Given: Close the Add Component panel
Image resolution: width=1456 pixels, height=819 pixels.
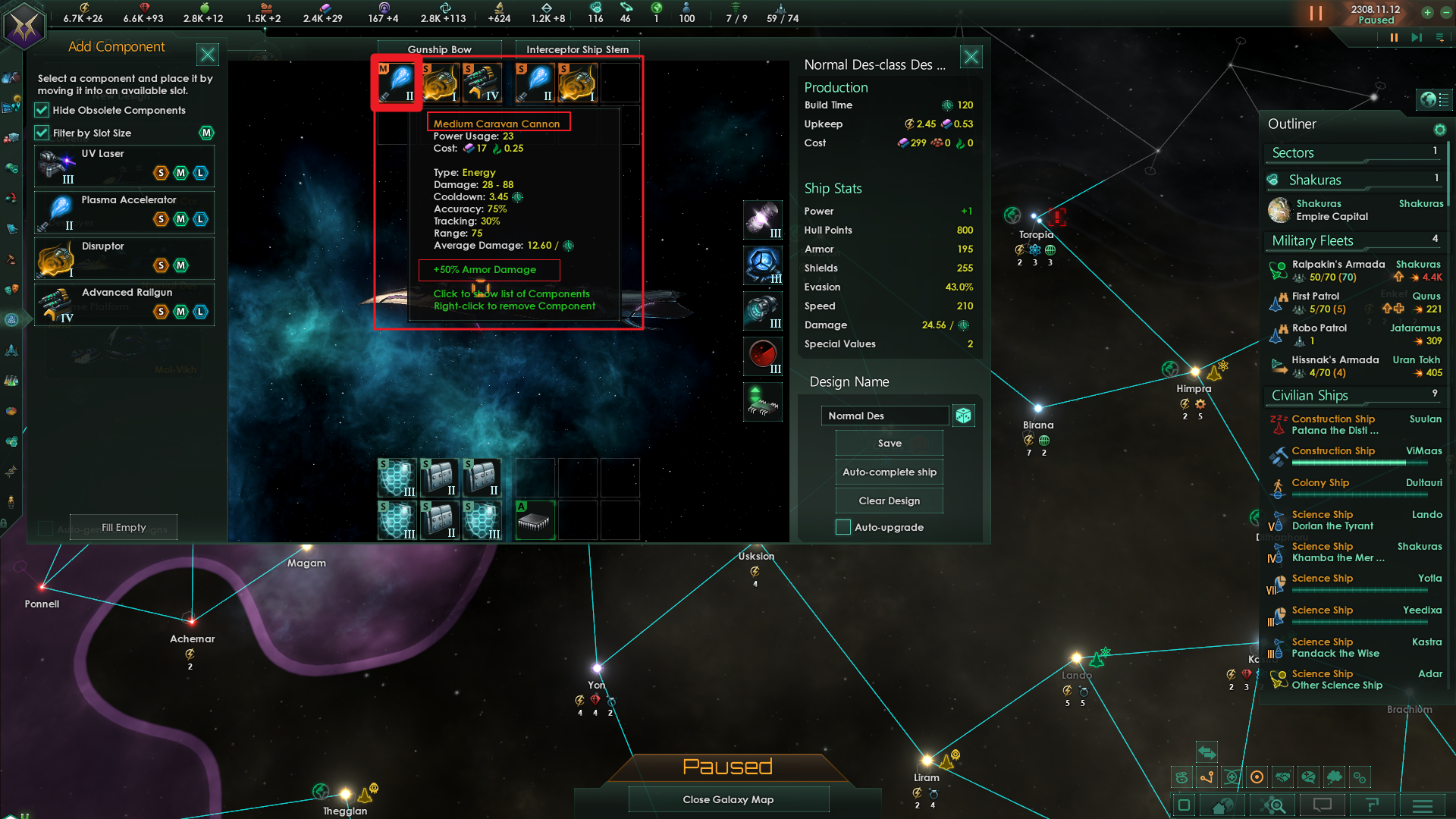Looking at the screenshot, I should (207, 54).
